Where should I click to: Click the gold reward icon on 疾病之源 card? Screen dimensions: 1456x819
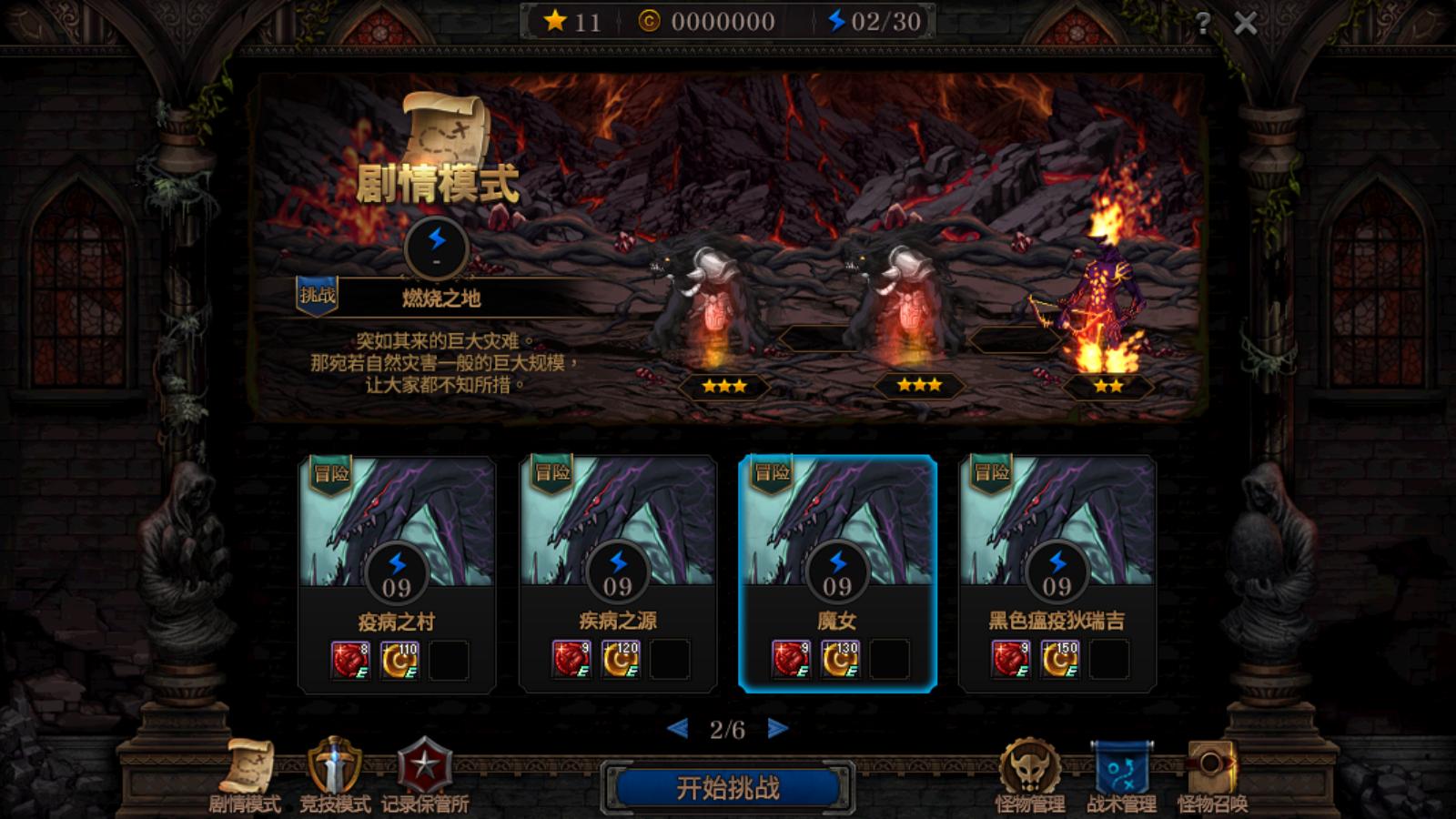coord(622,660)
